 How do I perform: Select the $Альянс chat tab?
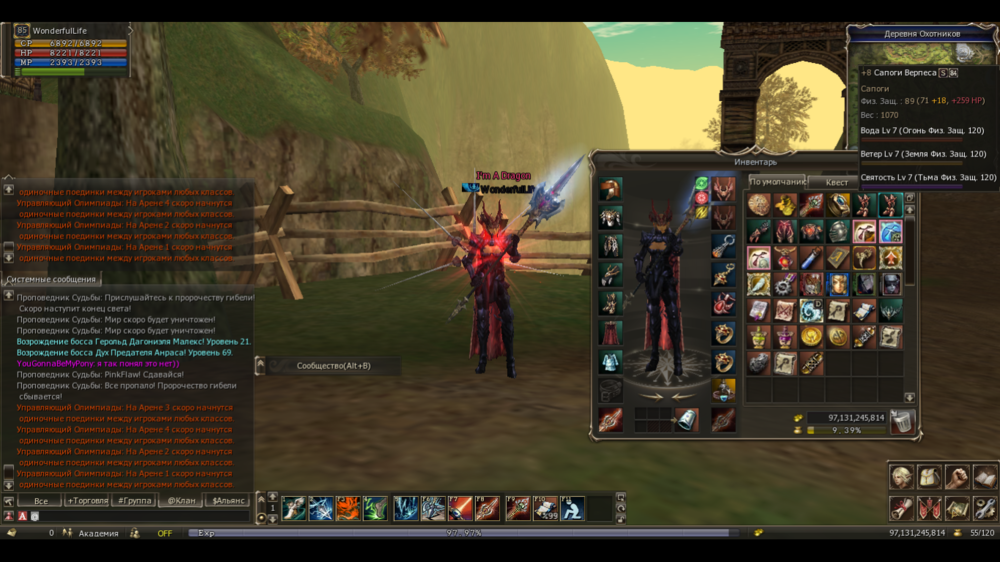coord(229,500)
